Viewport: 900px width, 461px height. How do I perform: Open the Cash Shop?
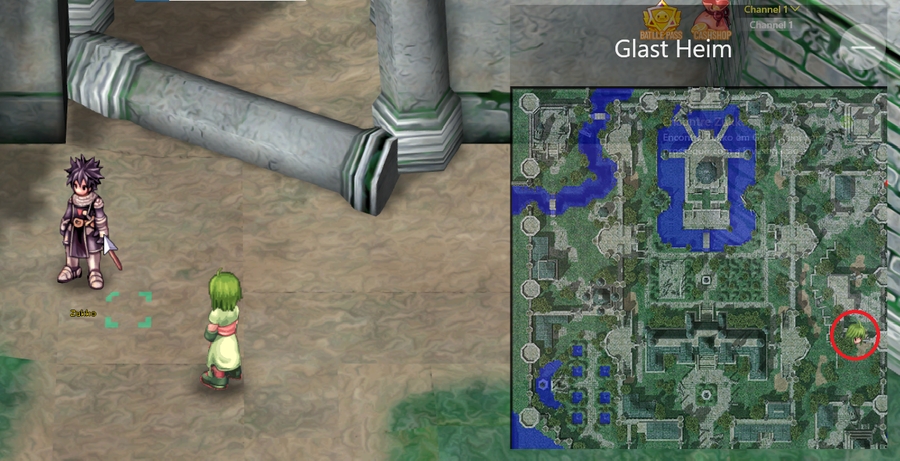click(714, 20)
